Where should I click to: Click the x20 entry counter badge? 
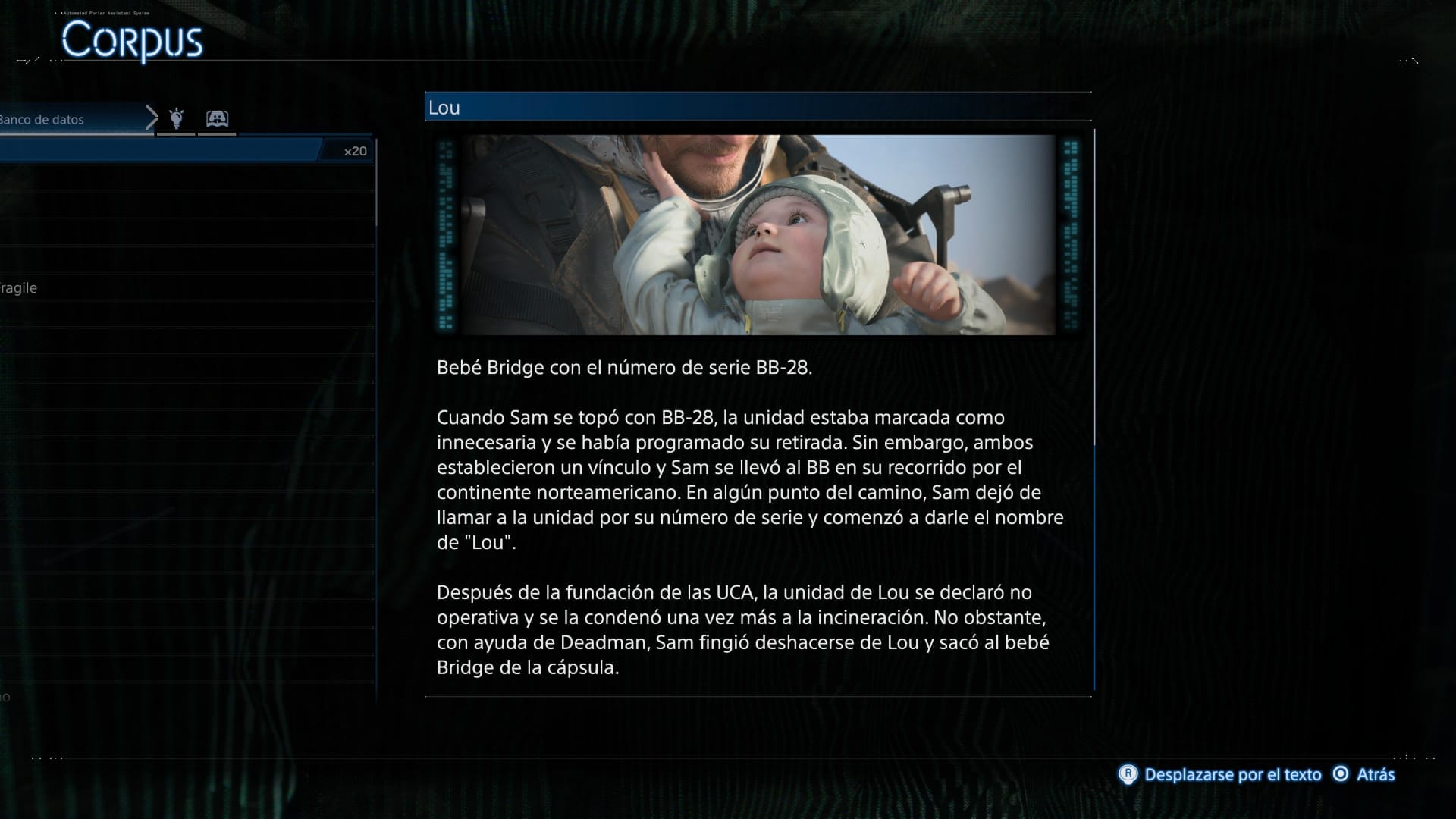[353, 151]
